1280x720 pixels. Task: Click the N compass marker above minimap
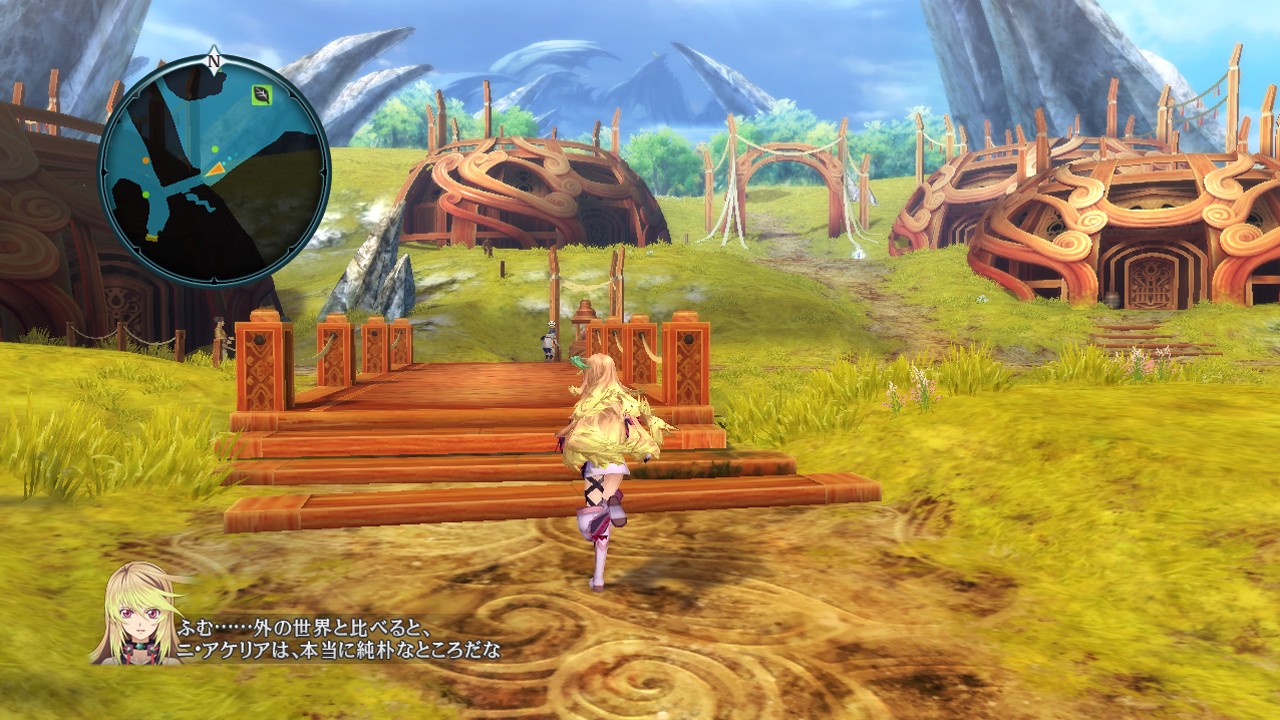213,60
